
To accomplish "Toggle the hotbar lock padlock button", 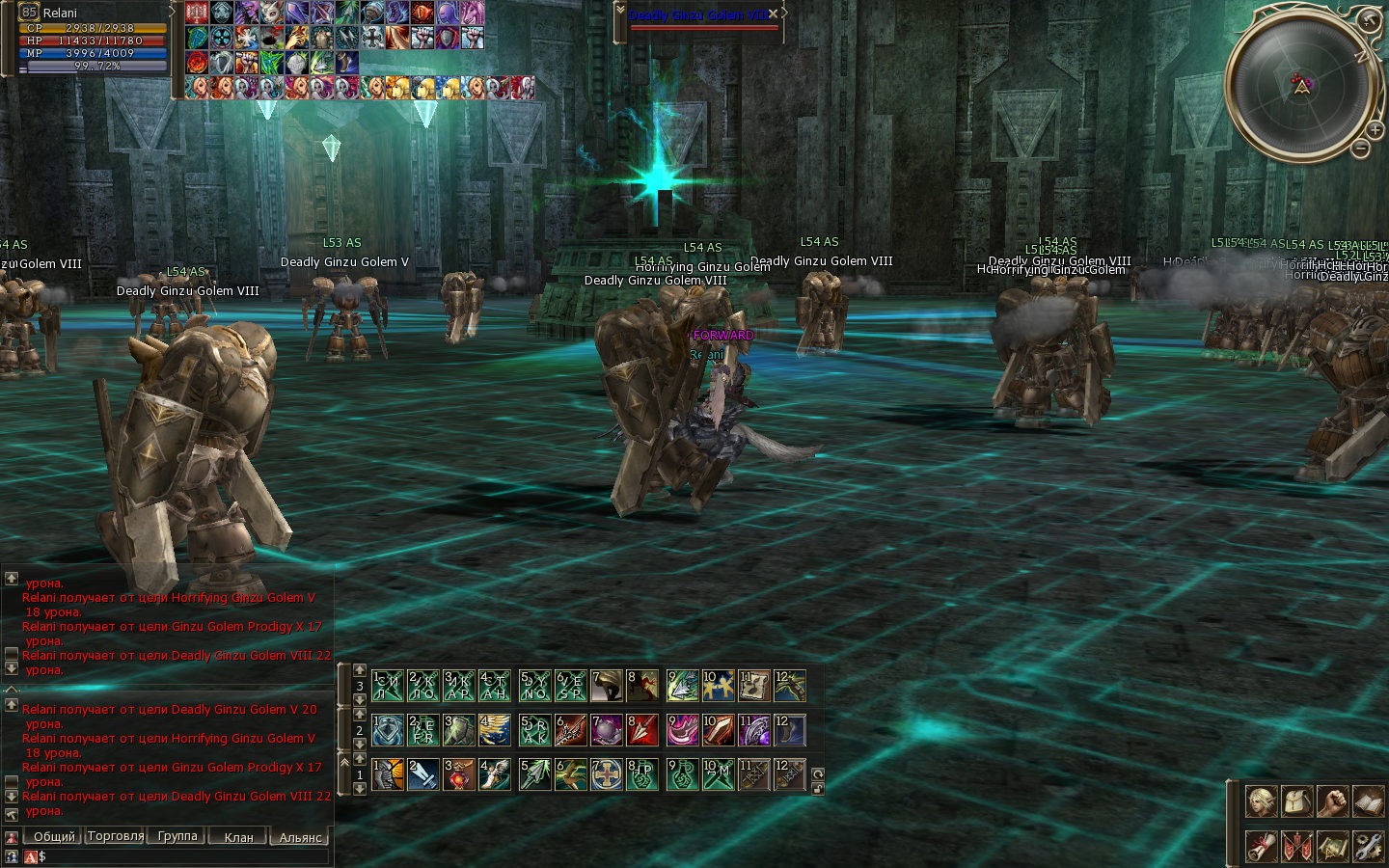I will pyautogui.click(x=818, y=788).
